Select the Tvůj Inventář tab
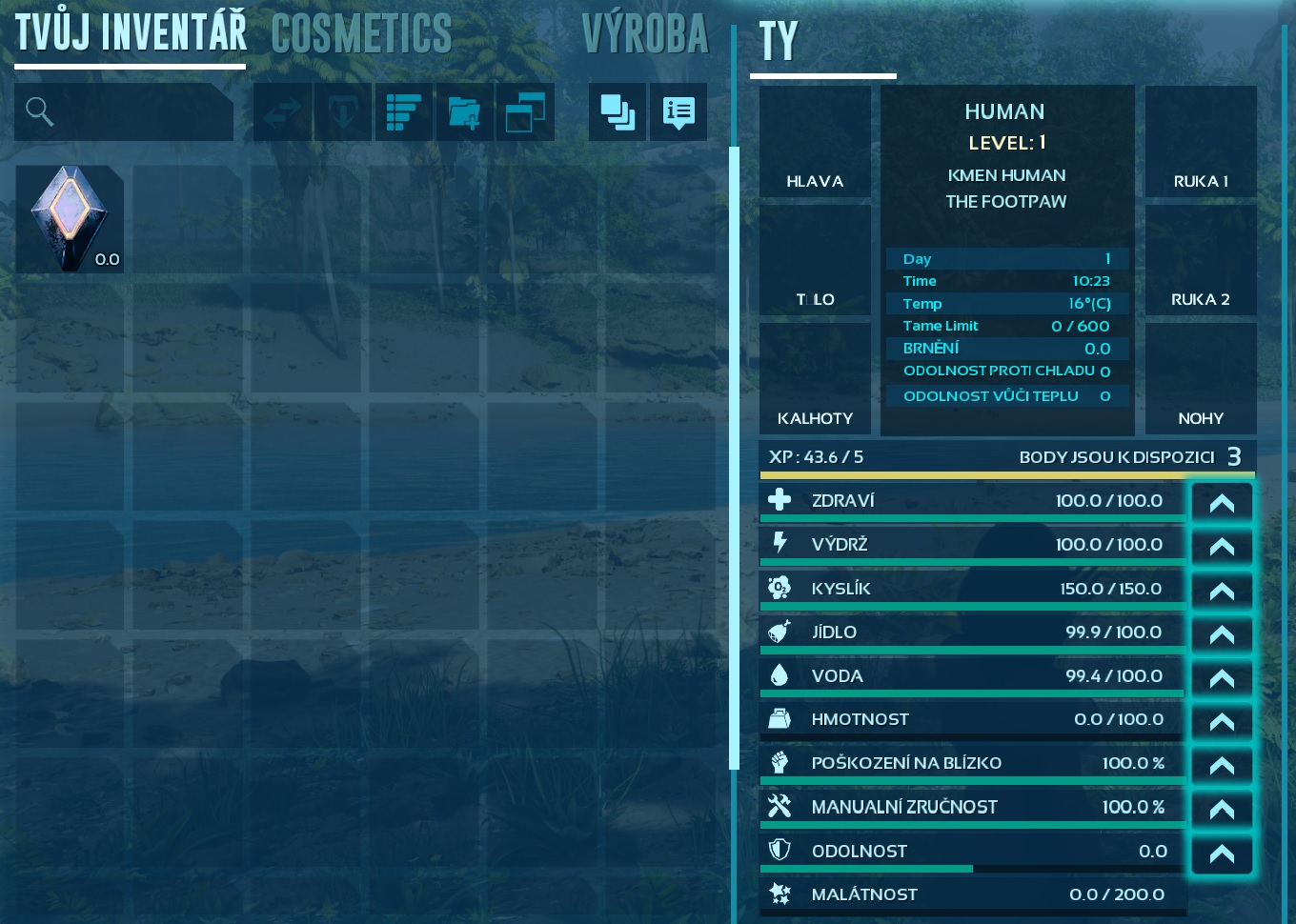Image resolution: width=1296 pixels, height=924 pixels. [131, 33]
